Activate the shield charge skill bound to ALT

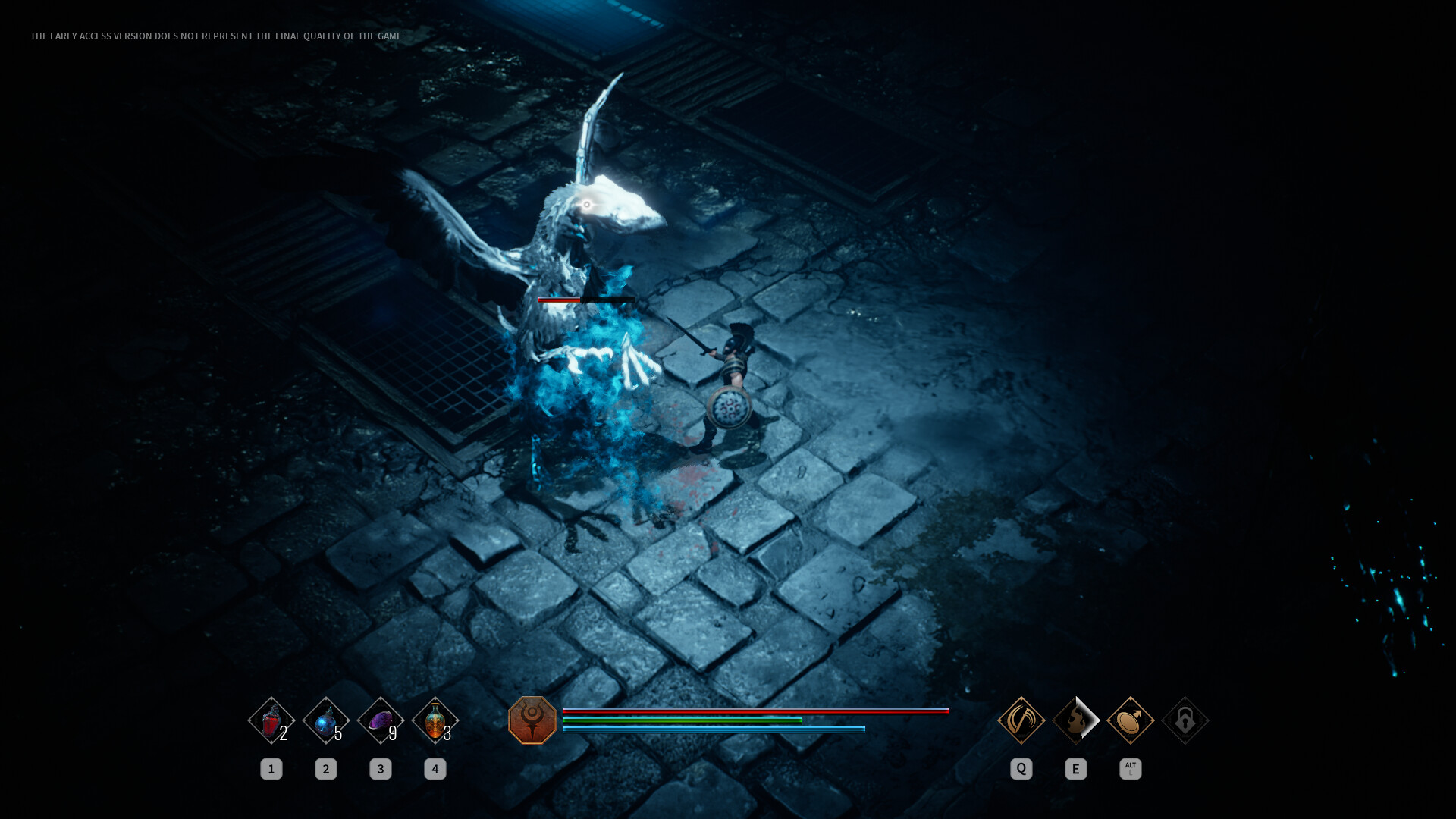1130,722
